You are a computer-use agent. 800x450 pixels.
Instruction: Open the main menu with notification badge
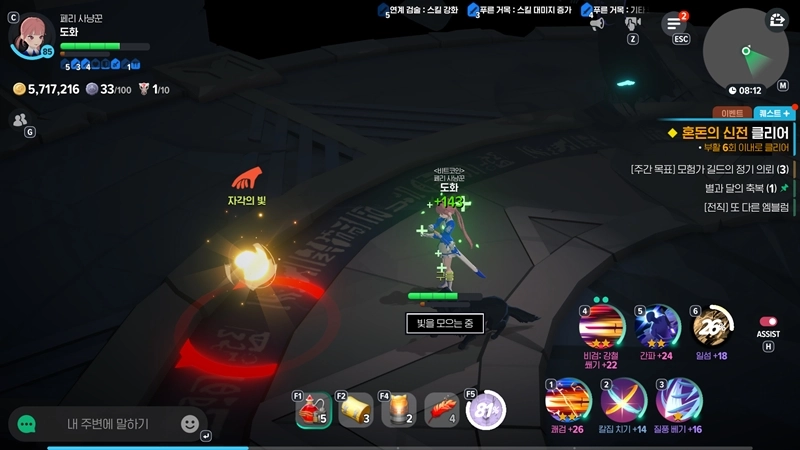(674, 24)
